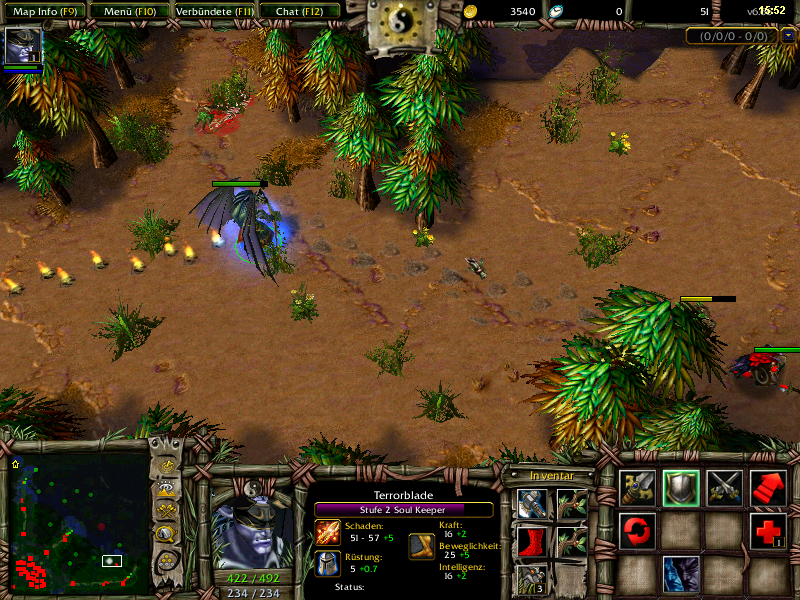This screenshot has height=600, width=800.
Task: Open the Verbündete (F11) allies panel
Action: click(x=213, y=11)
